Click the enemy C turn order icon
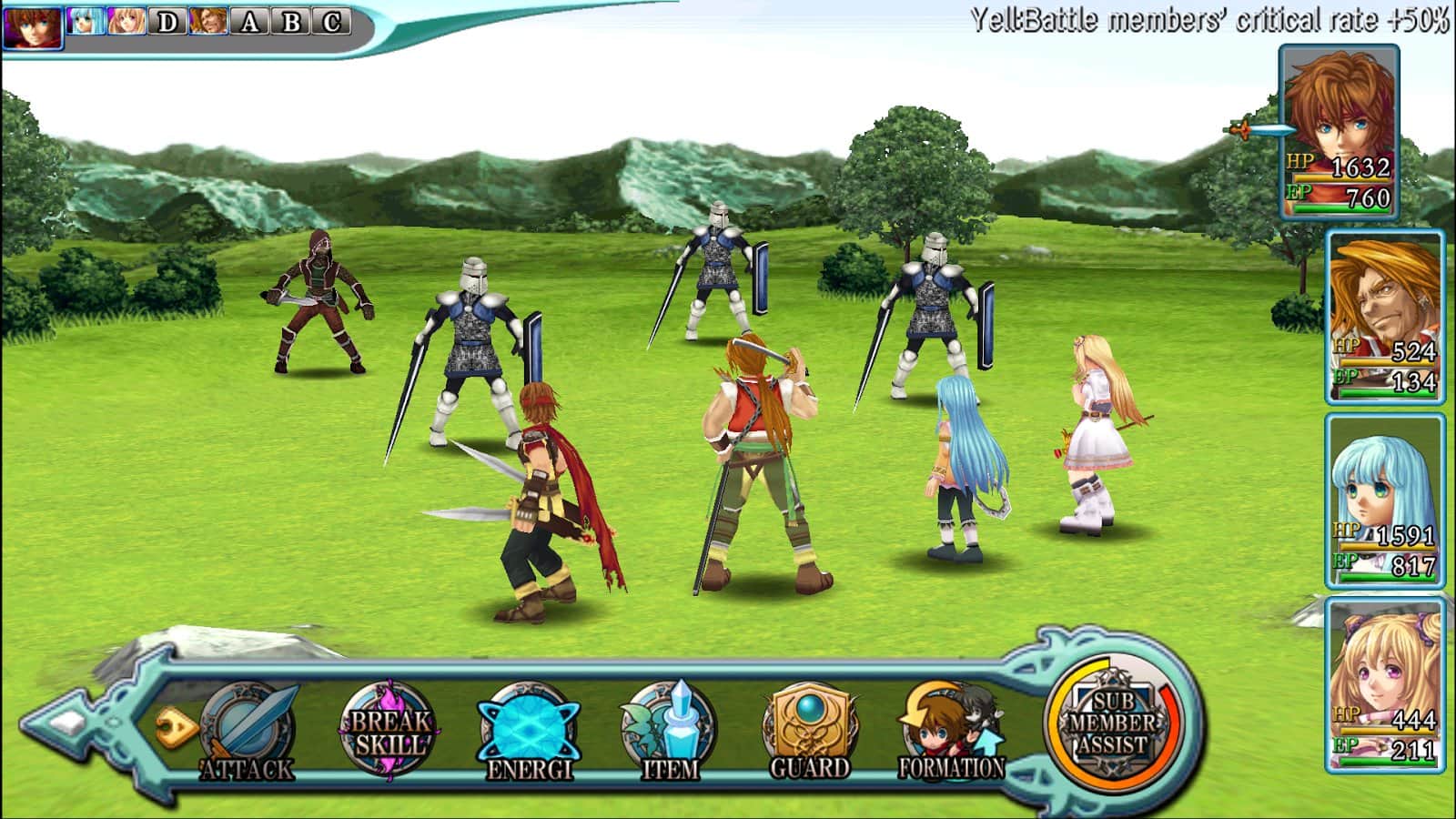Screen dimensions: 1456x819 tap(332, 22)
